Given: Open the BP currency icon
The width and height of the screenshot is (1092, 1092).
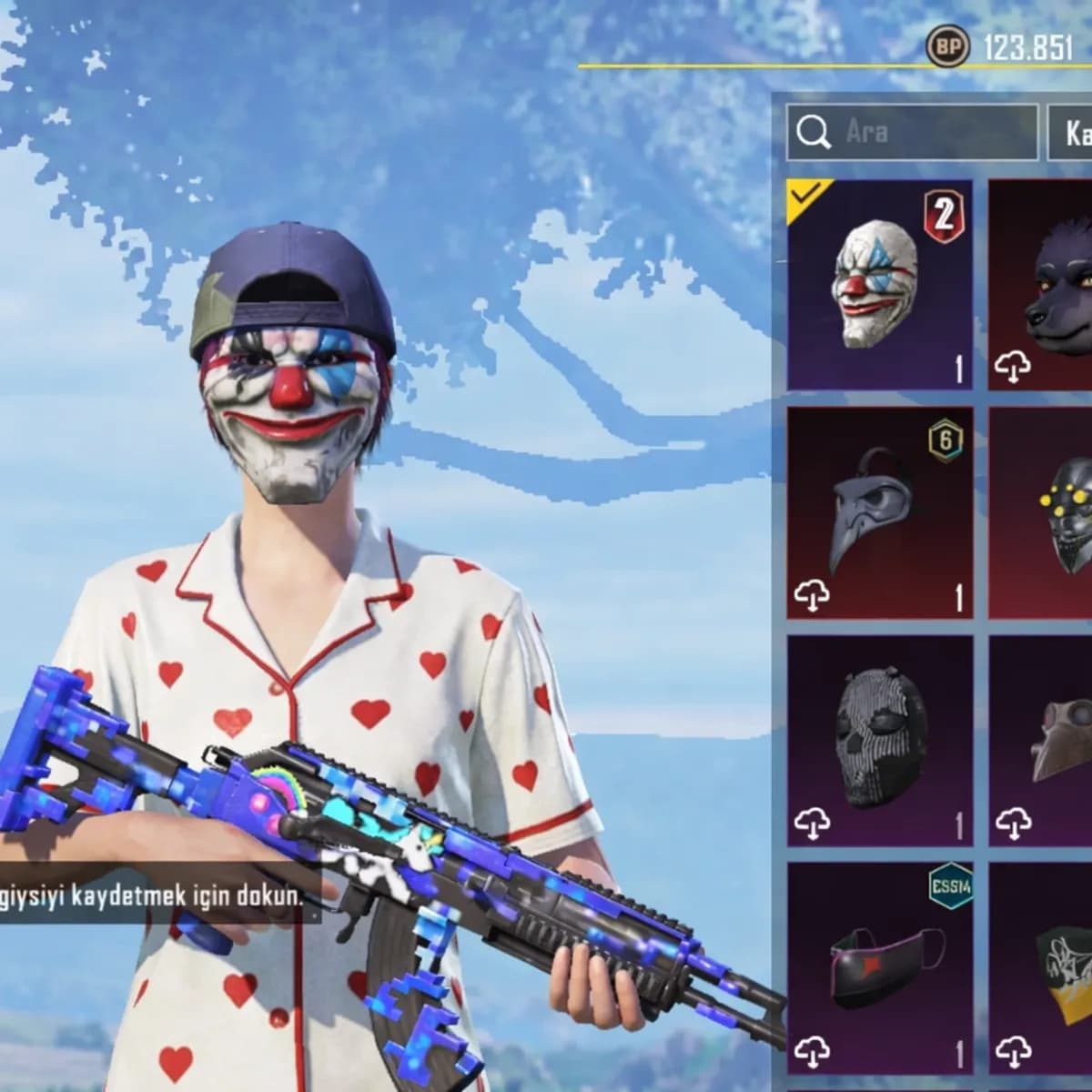Looking at the screenshot, I should pos(947,46).
